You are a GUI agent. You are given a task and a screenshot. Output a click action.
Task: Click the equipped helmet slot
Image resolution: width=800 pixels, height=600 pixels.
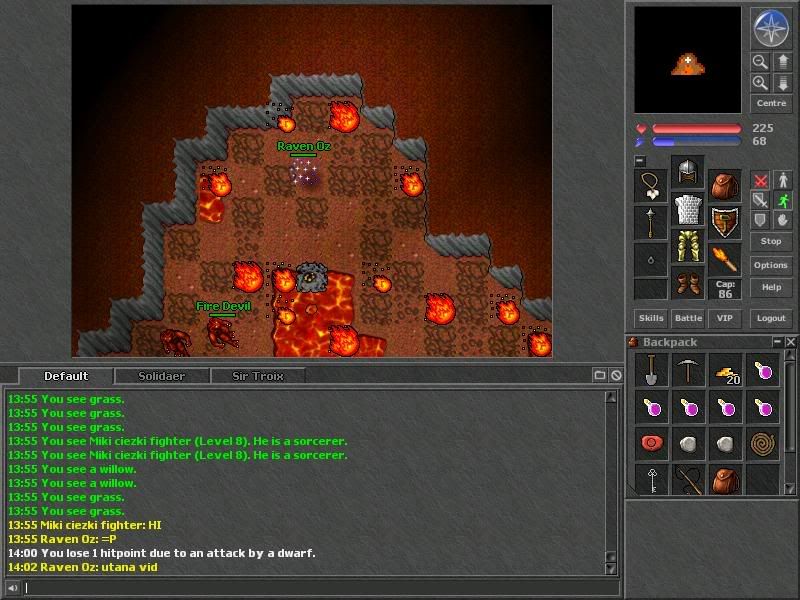tap(688, 172)
